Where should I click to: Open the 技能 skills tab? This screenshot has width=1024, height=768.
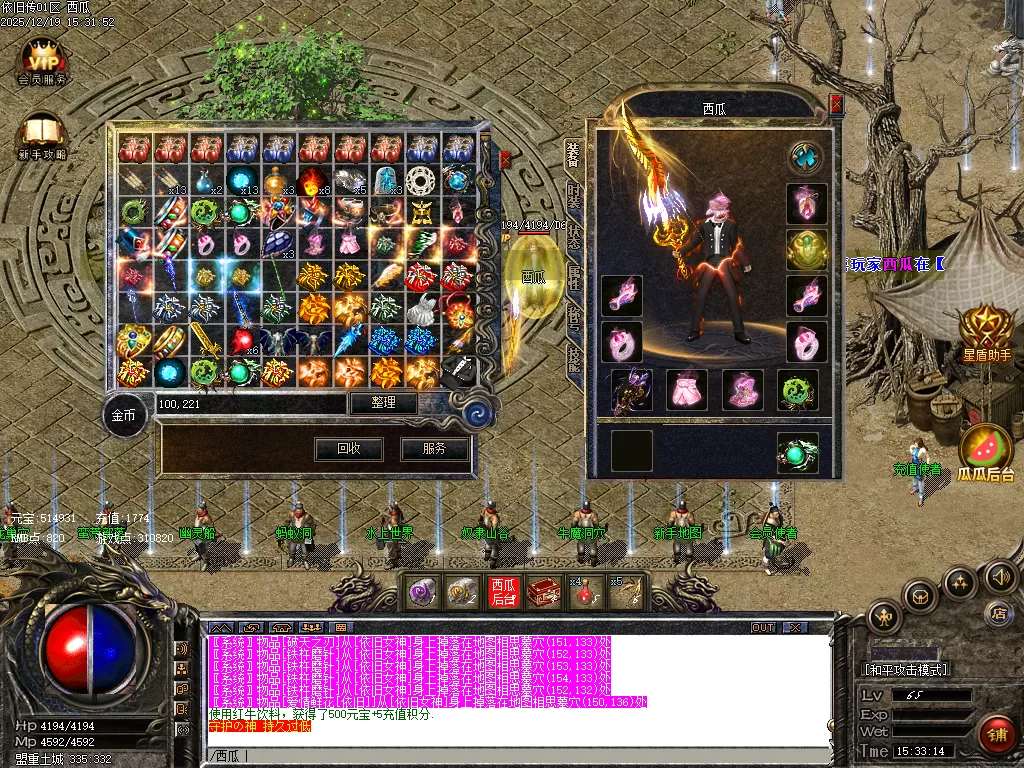[x=574, y=357]
